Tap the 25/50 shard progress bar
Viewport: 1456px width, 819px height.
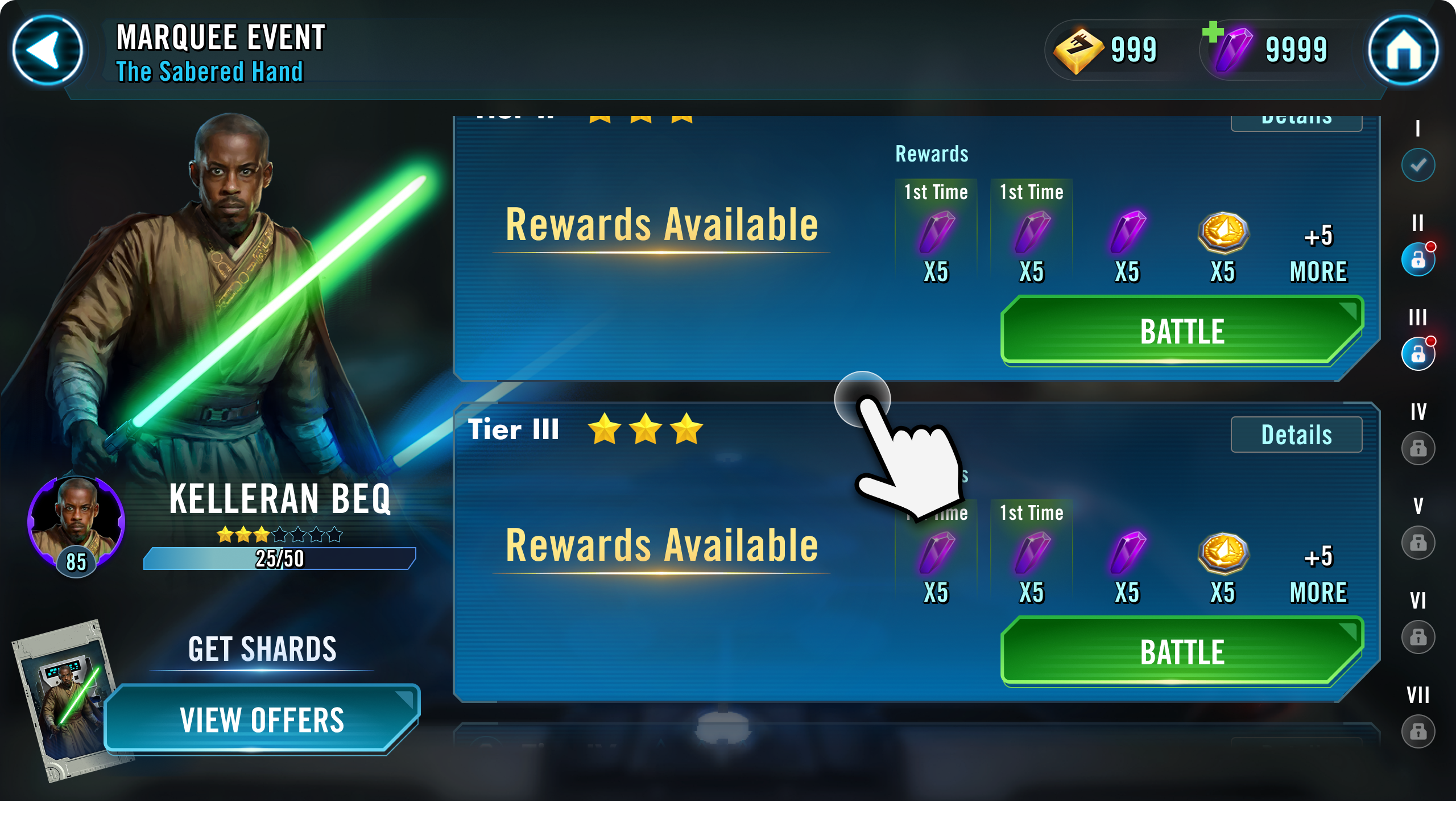(x=280, y=558)
